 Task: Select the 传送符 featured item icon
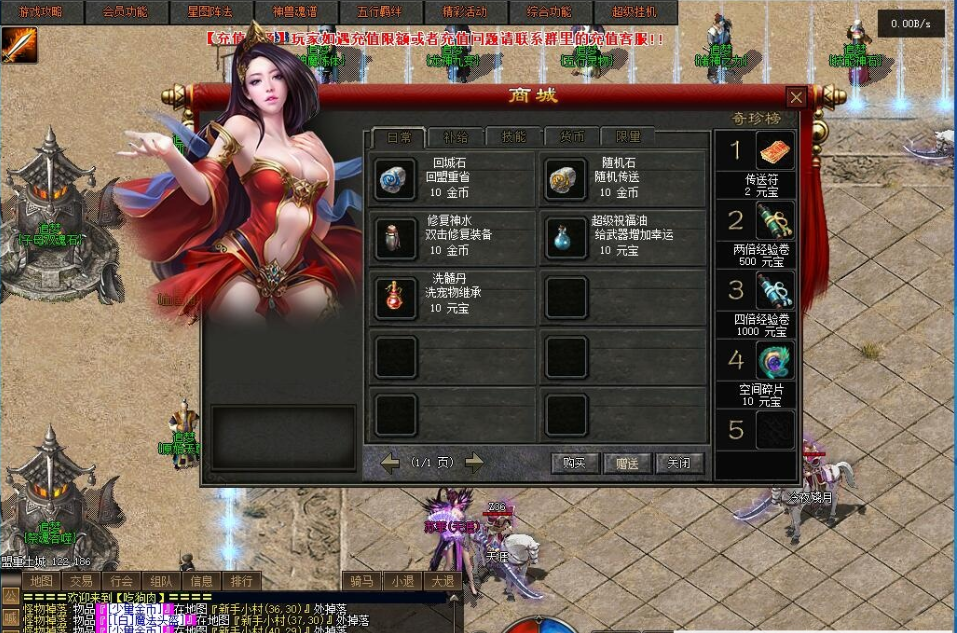(774, 152)
